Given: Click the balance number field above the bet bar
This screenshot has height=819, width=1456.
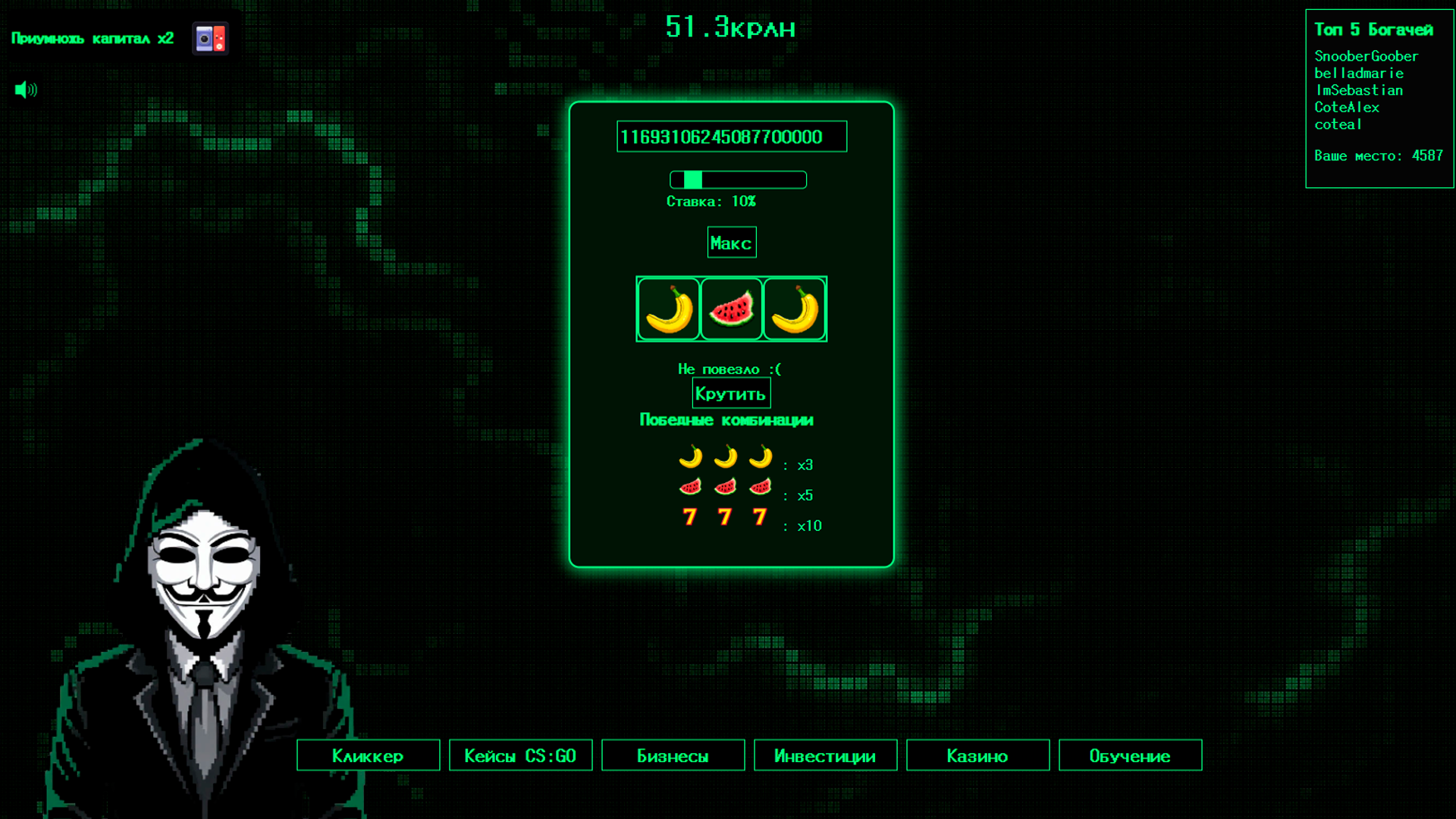Looking at the screenshot, I should click(730, 136).
